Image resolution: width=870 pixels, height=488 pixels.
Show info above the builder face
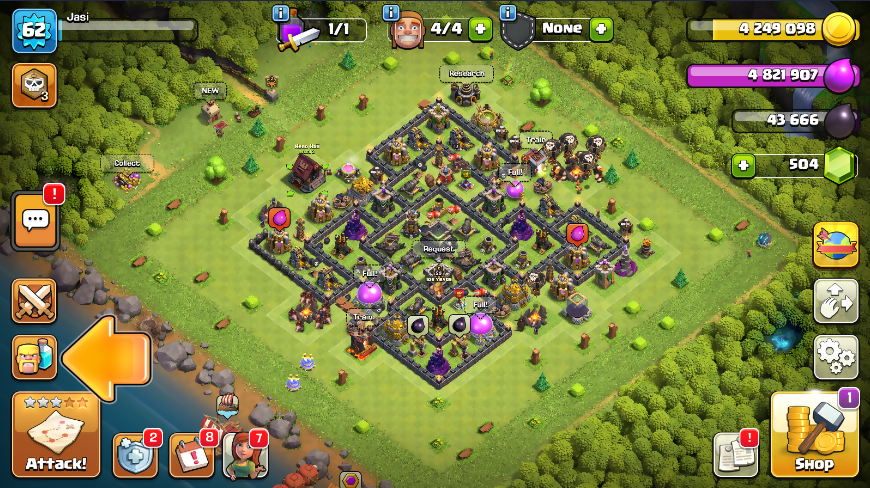pos(394,13)
